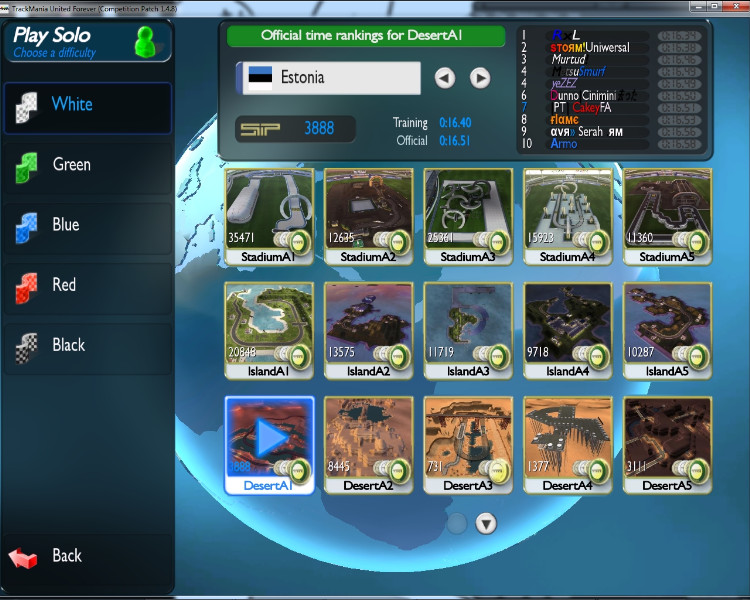Open the StadiumA5 track
This screenshot has height=600, width=750.
point(667,214)
